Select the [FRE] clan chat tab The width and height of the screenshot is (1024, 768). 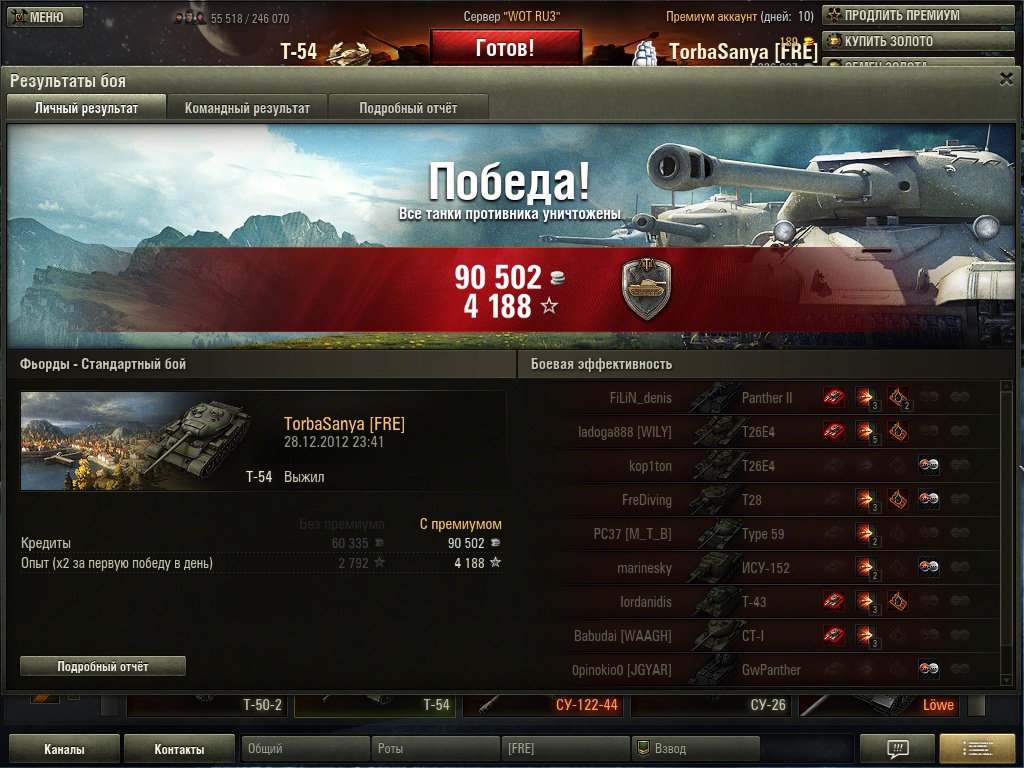[x=565, y=749]
